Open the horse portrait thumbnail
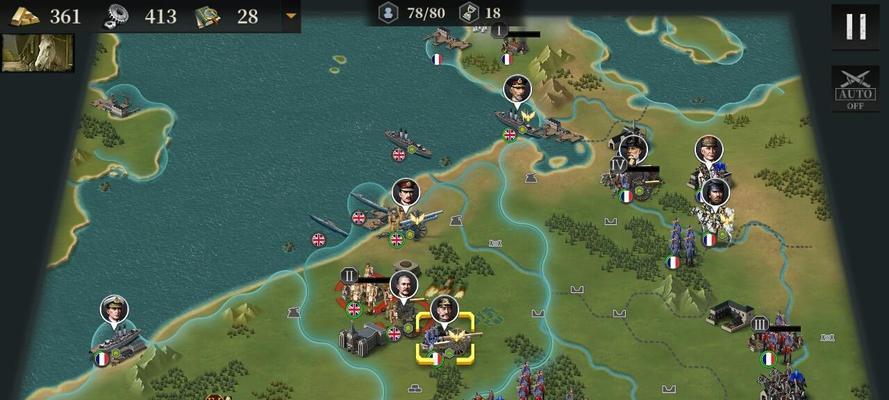 pos(38,53)
